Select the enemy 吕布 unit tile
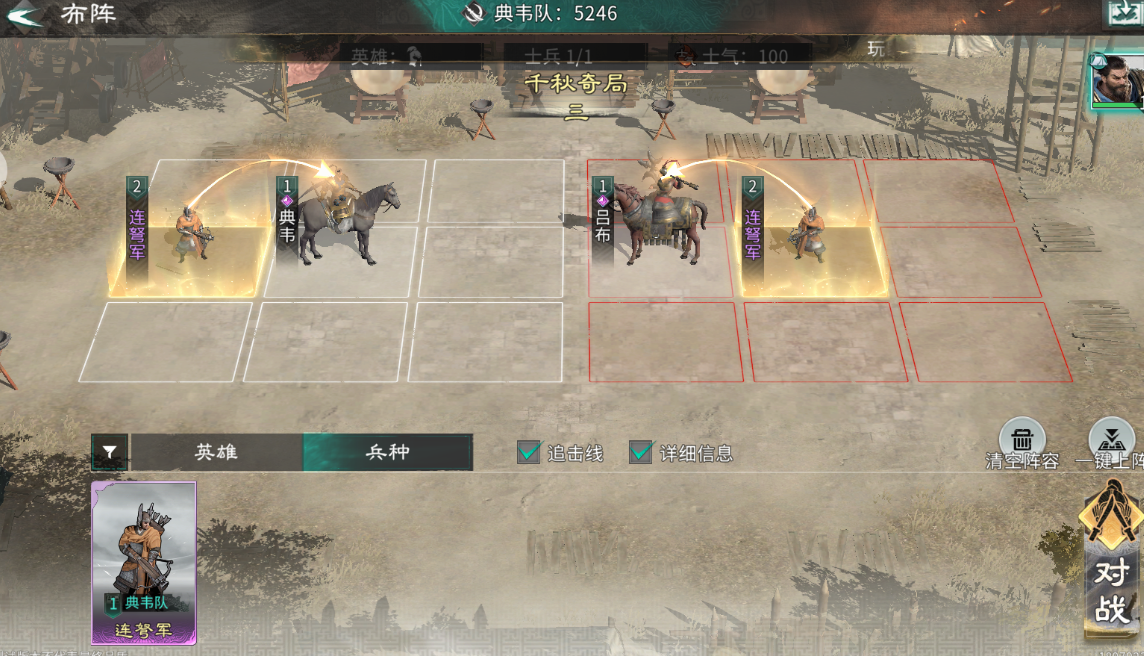This screenshot has height=656, width=1144. click(655, 225)
